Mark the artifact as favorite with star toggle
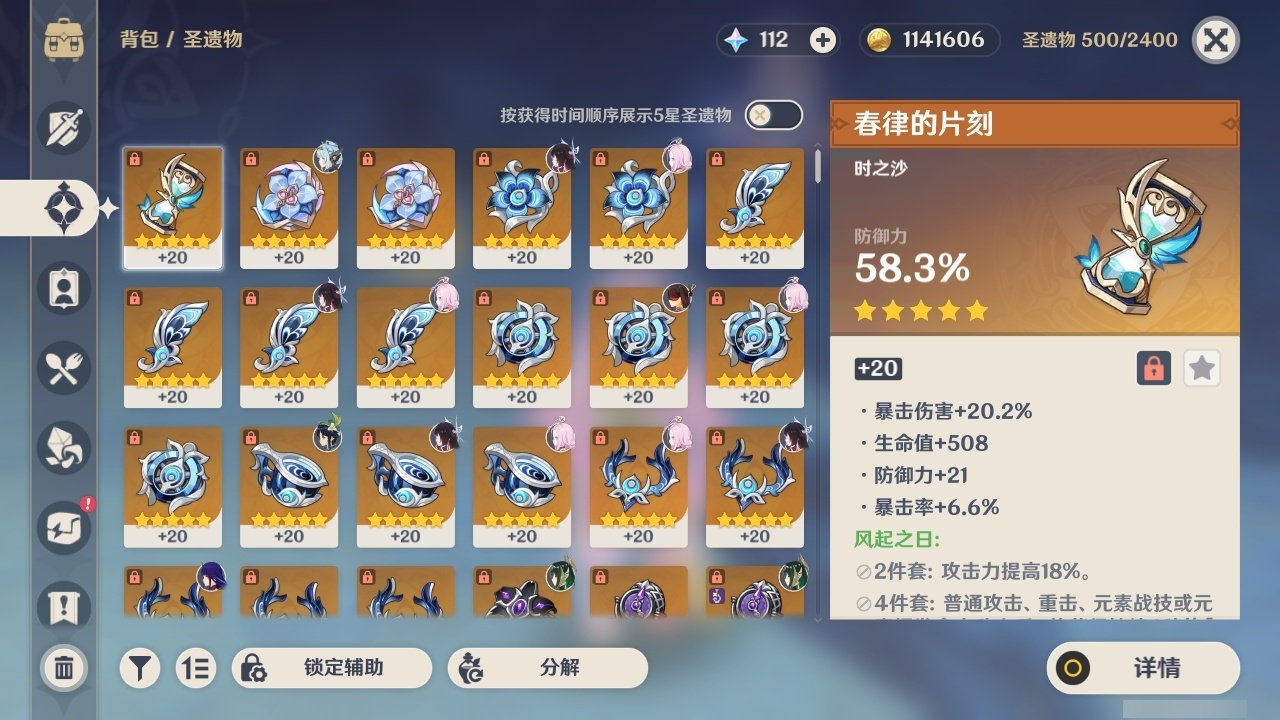This screenshot has width=1280, height=720. point(1201,368)
